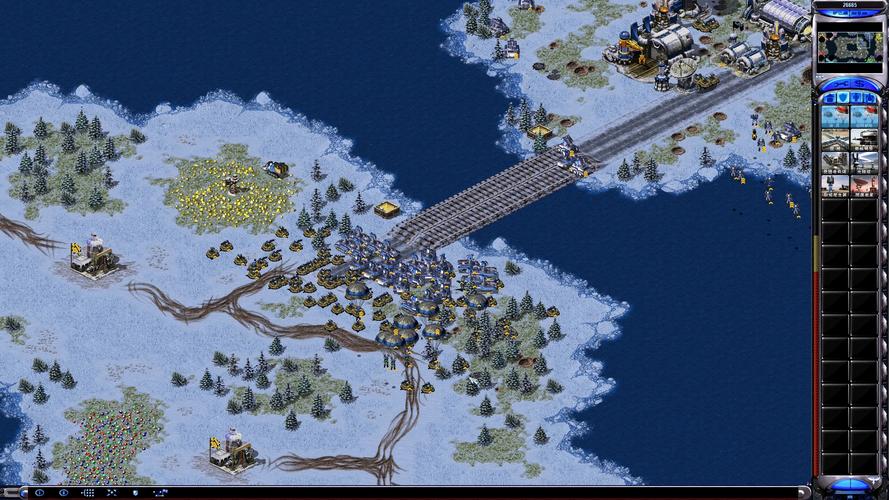
Task: Switch to the shield defenses tab
Action: pyautogui.click(x=843, y=98)
